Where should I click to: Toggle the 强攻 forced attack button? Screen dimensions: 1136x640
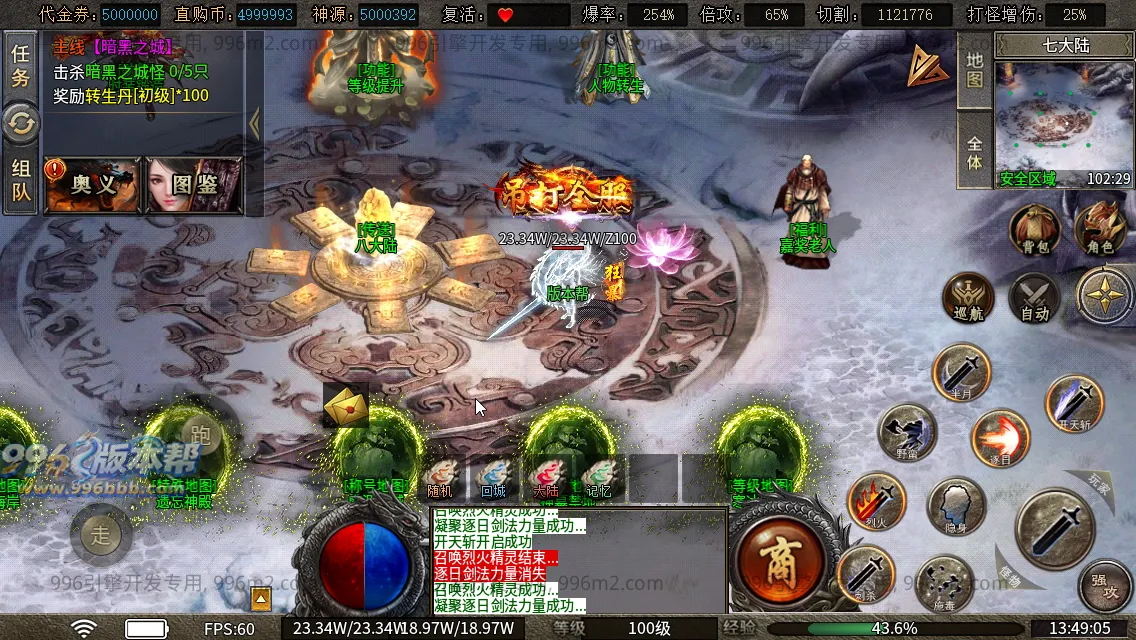1105,585
